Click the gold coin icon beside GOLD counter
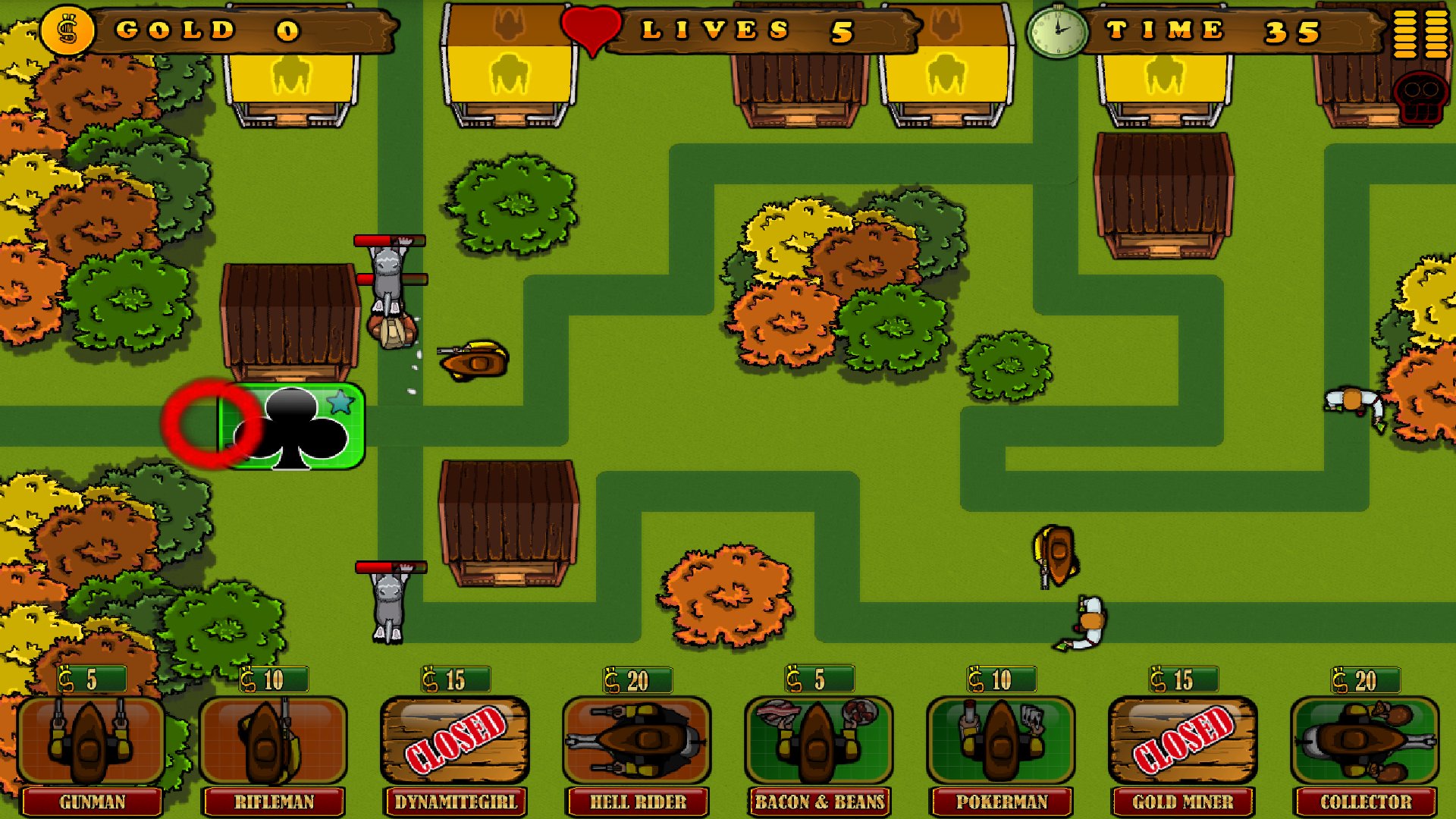 tap(67, 30)
